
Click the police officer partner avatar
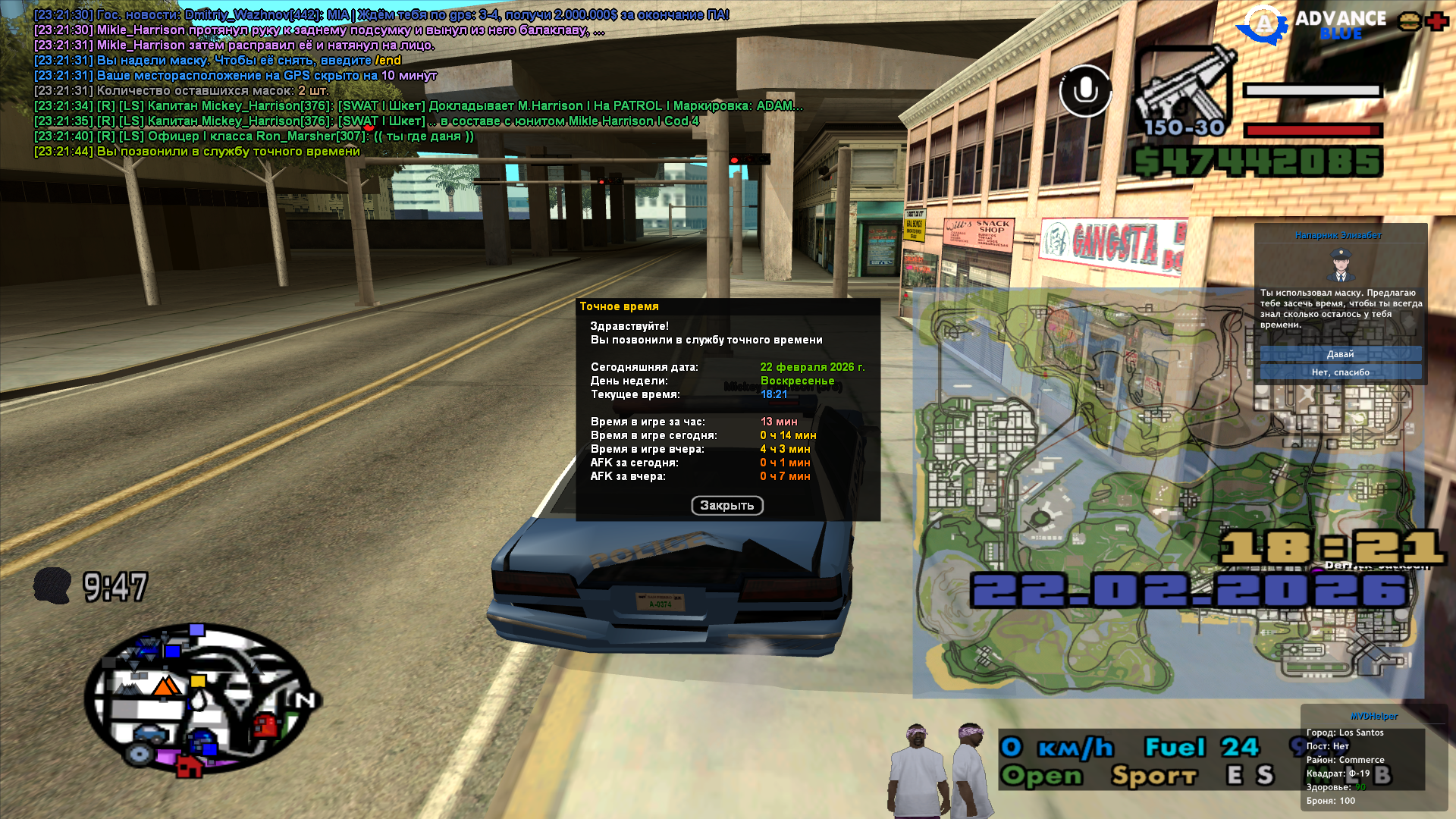1340,265
